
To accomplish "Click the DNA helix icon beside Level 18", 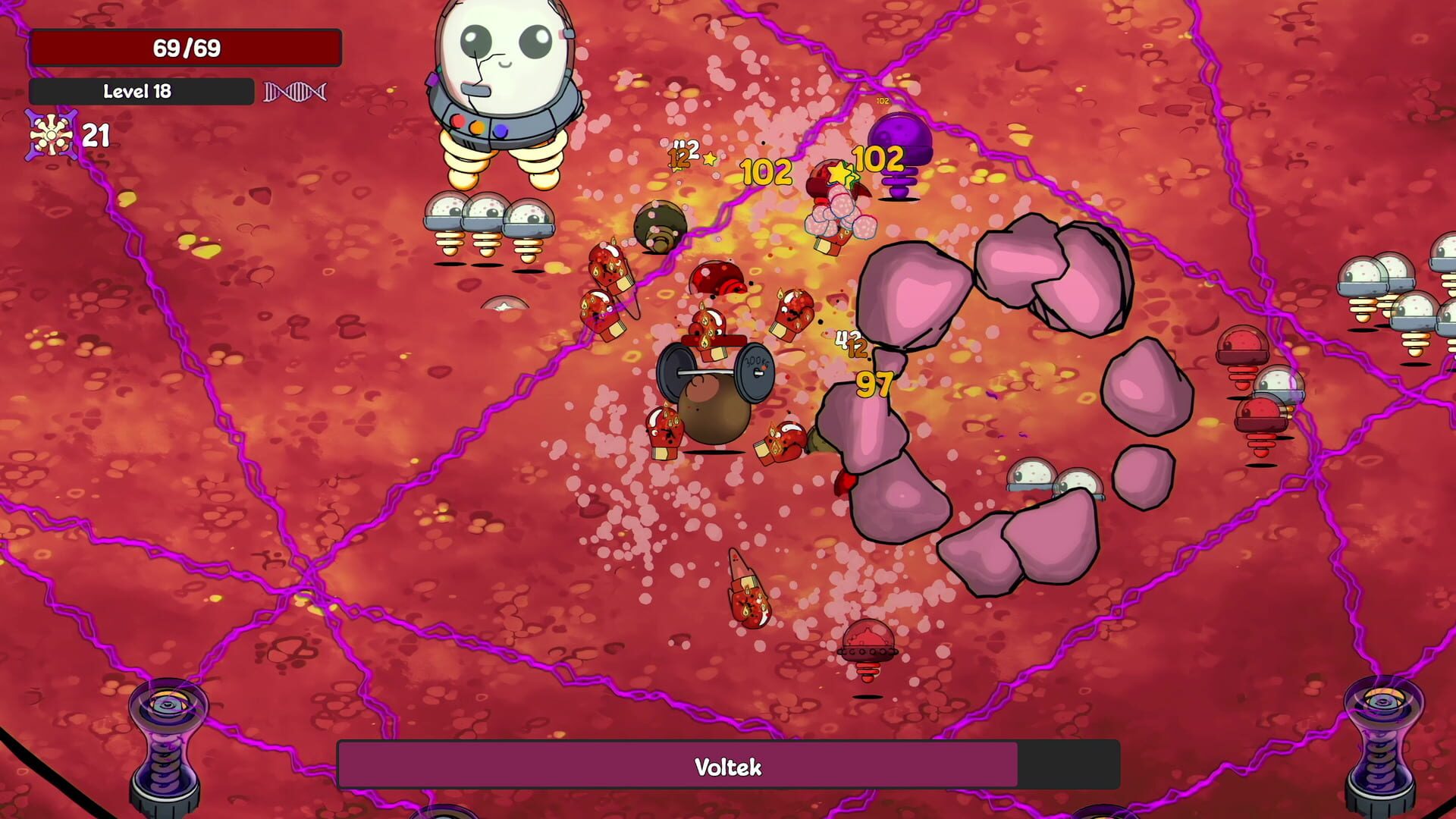I will (x=295, y=92).
